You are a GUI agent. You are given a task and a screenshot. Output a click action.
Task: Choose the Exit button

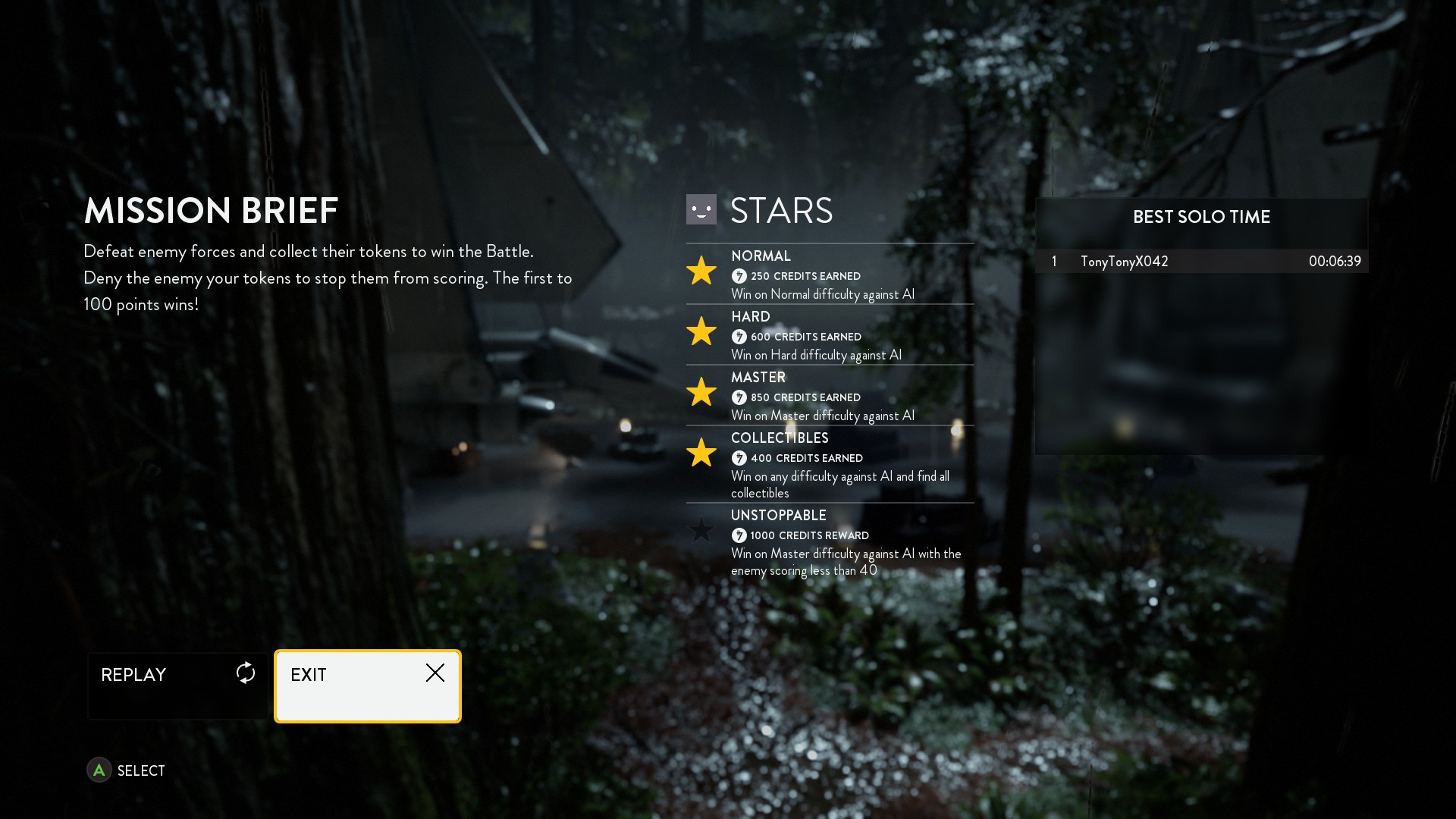pos(368,686)
